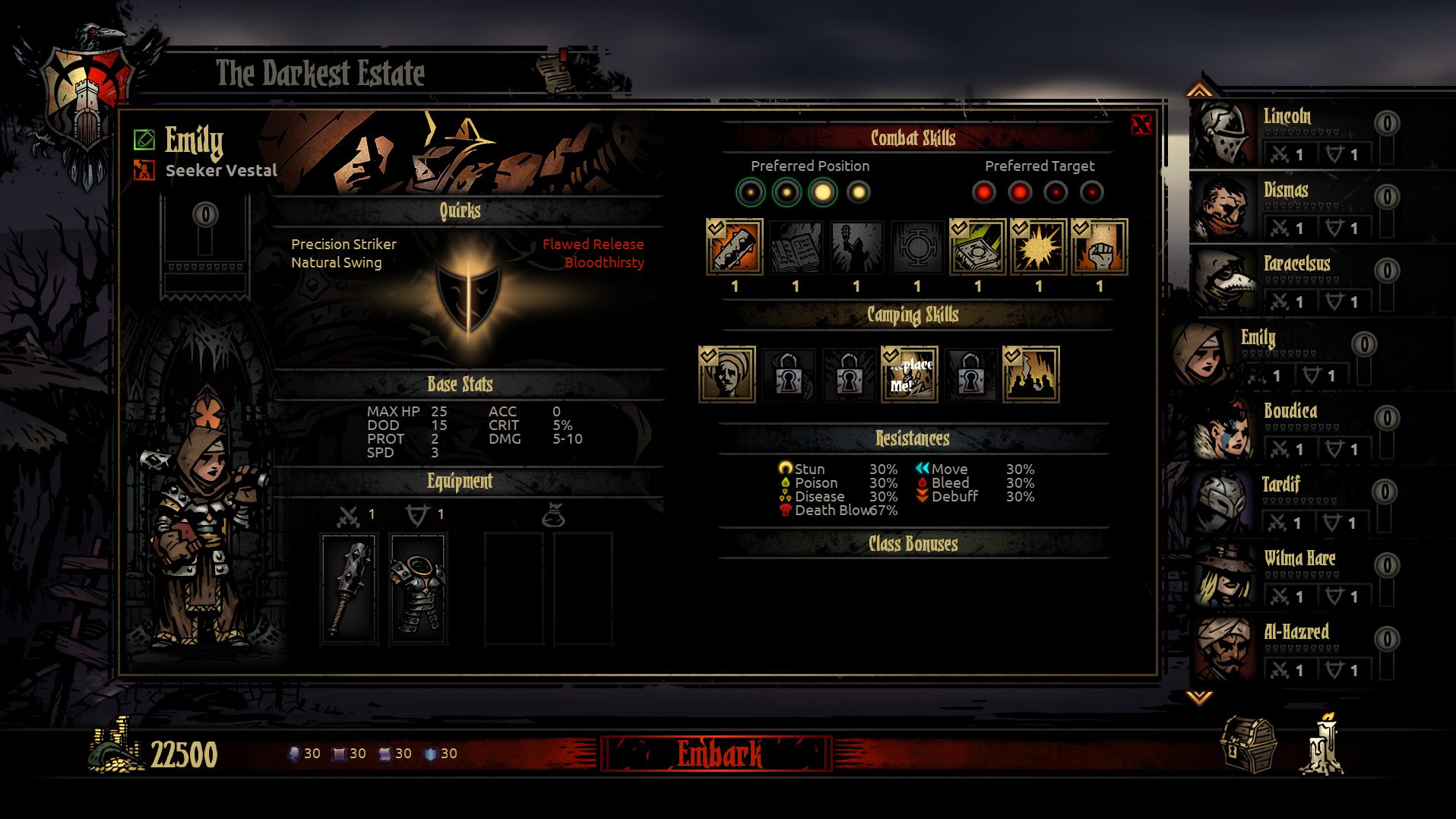Screen dimensions: 1456x819
Task: Toggle the unselected book combat skill
Action: (x=795, y=247)
